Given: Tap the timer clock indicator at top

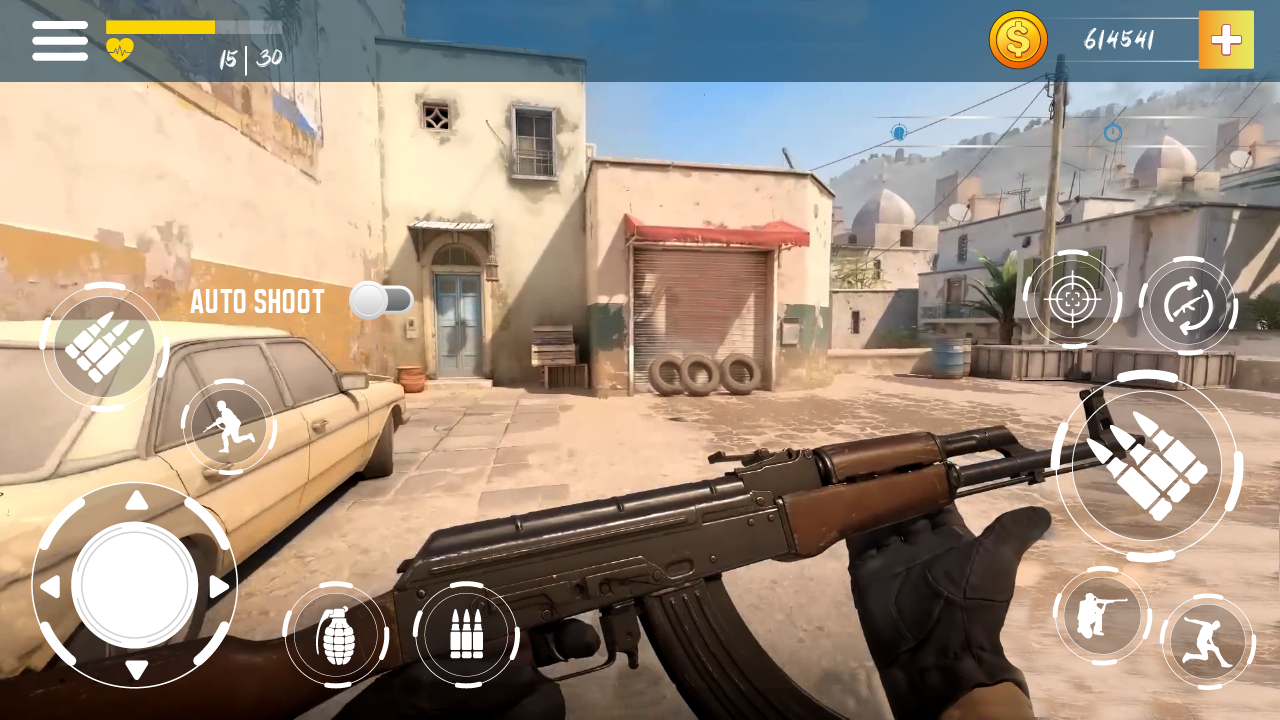Looking at the screenshot, I should [1113, 132].
